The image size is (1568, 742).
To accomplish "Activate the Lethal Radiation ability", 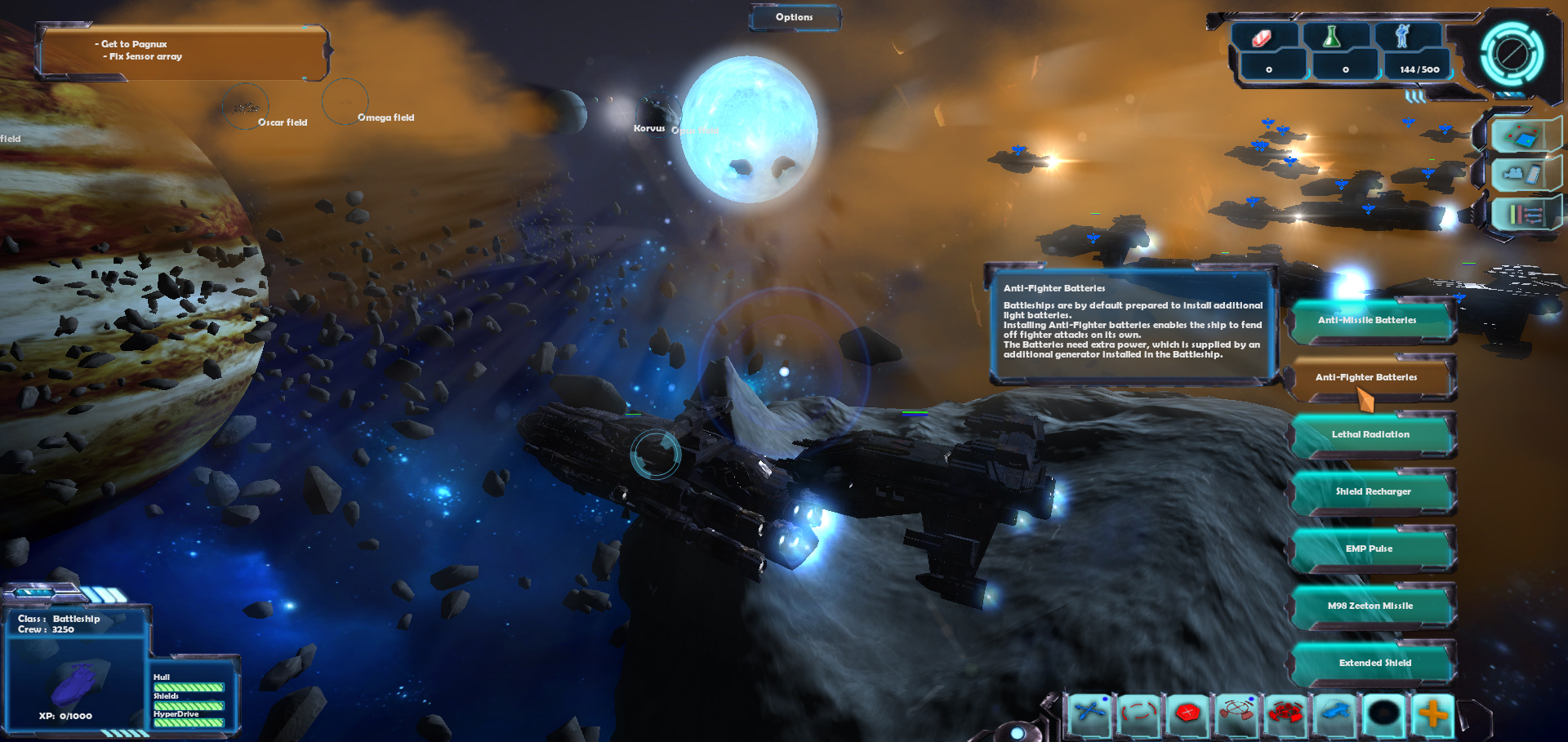I will pyautogui.click(x=1371, y=435).
